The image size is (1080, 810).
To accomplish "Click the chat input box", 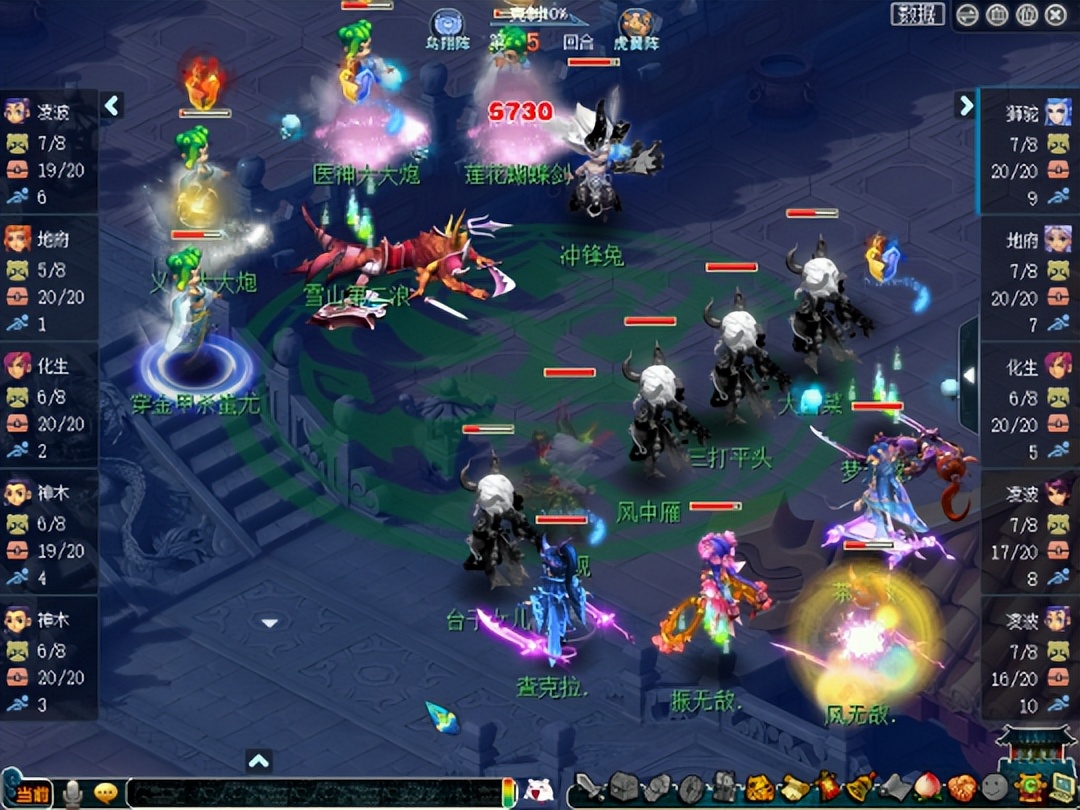I will [310, 793].
